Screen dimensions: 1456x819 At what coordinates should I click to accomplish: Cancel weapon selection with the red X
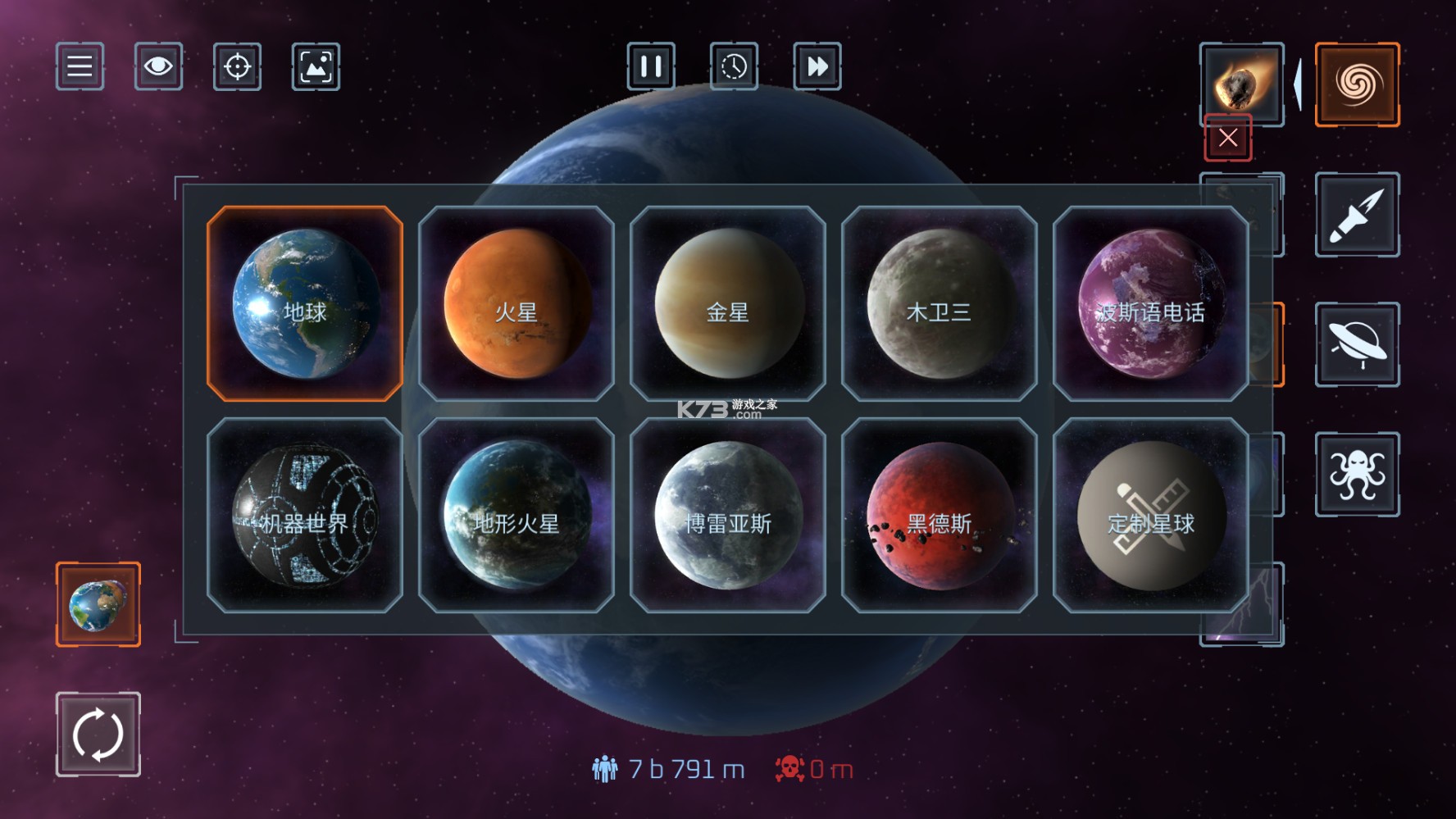pos(1227,138)
